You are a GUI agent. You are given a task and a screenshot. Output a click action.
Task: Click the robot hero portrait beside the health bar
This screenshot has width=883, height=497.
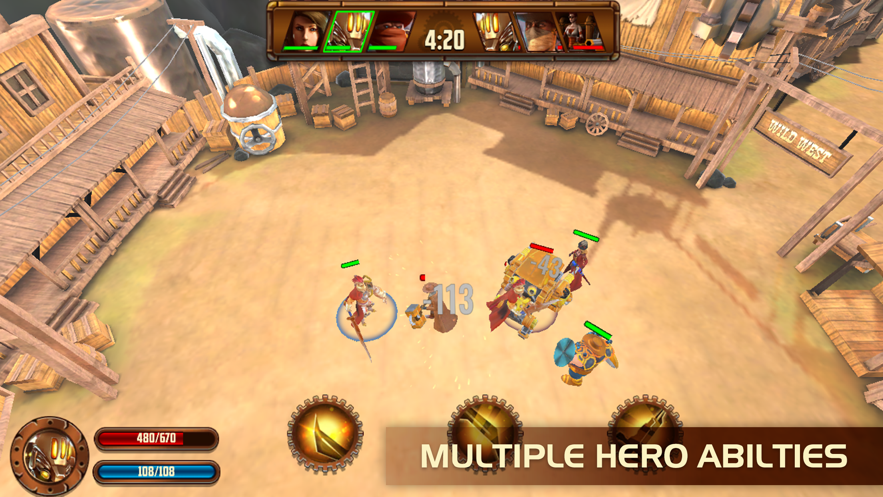tap(48, 456)
